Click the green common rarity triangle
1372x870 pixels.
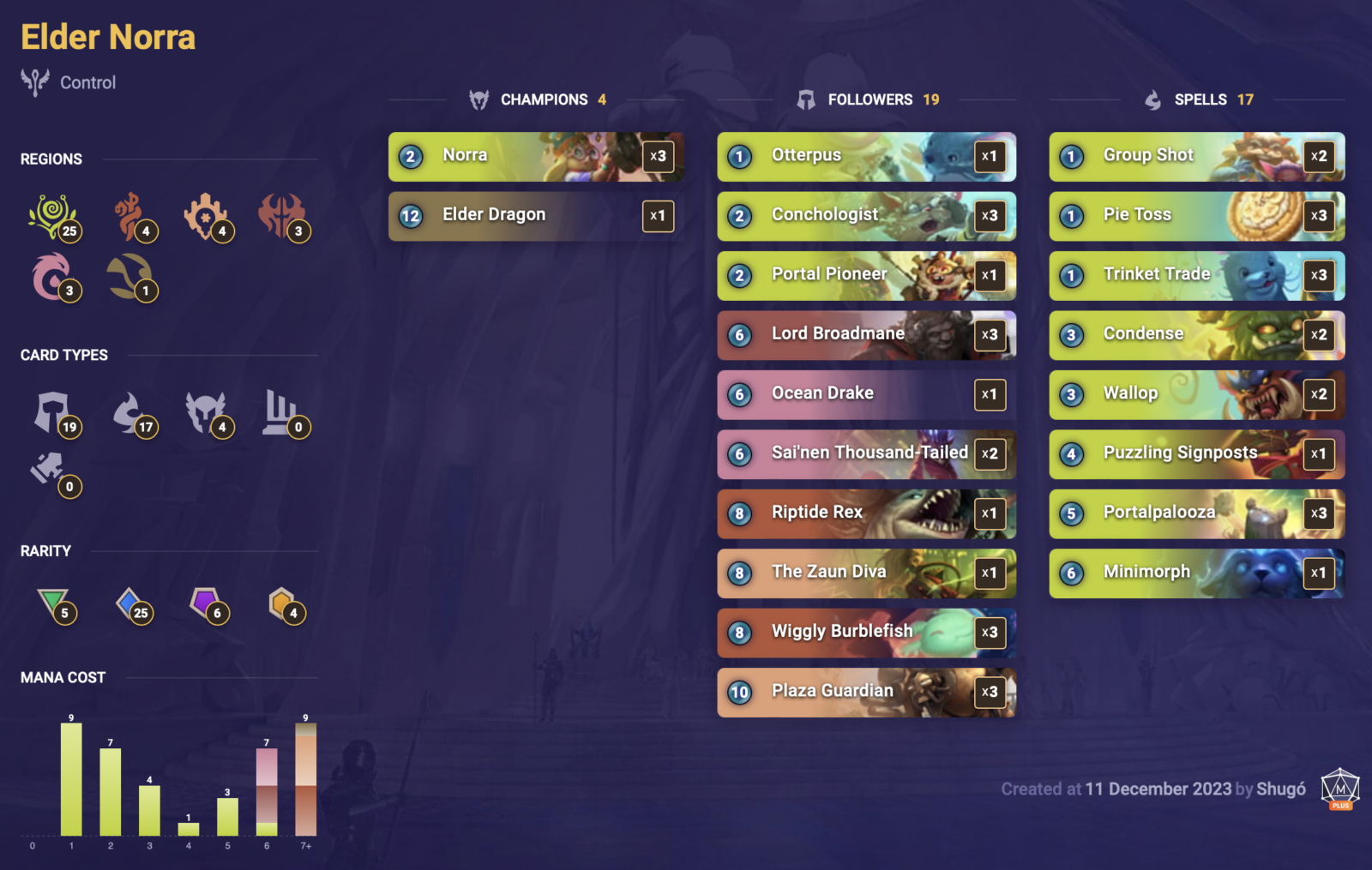click(x=55, y=607)
